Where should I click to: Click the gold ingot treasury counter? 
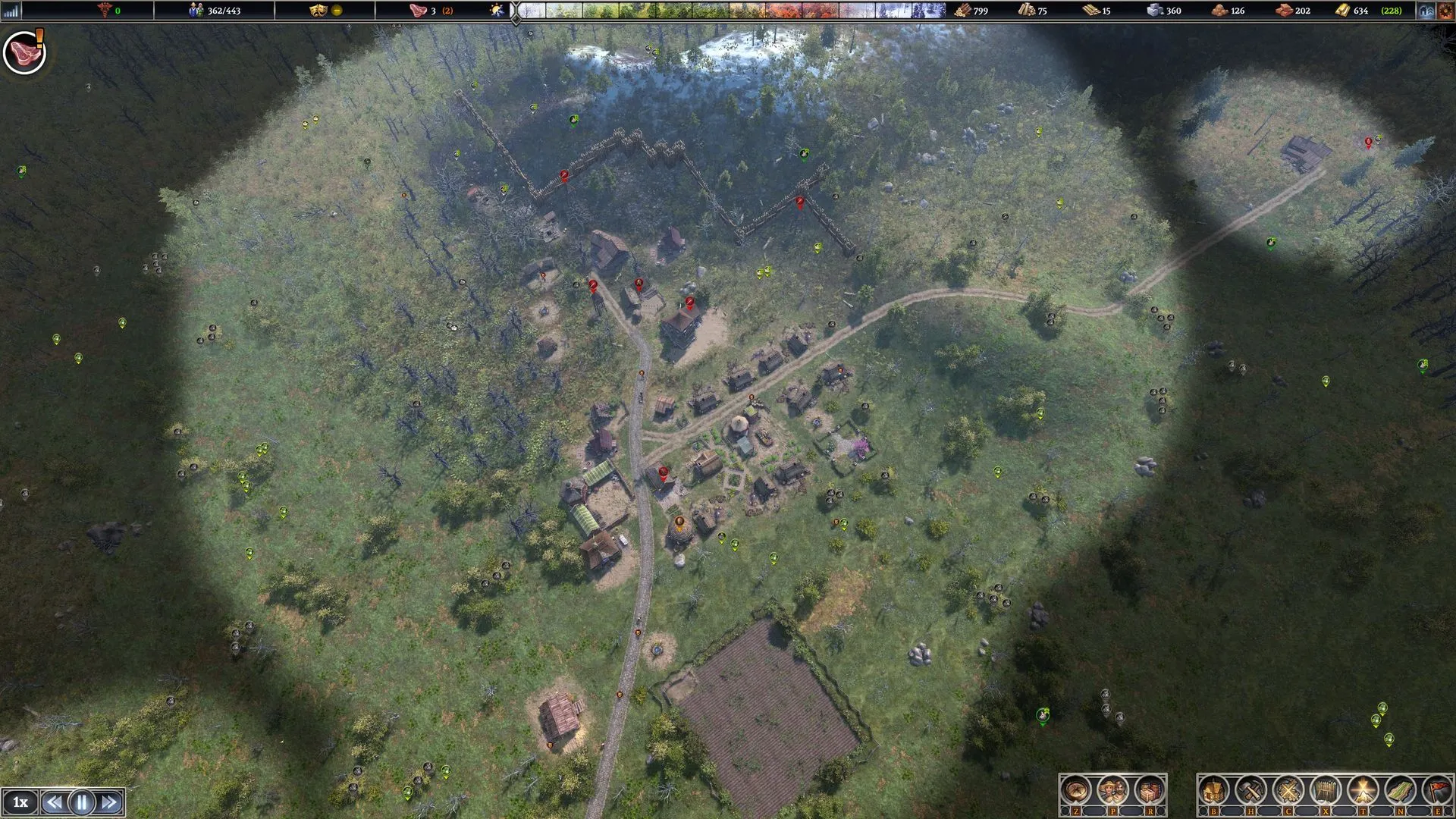1361,11
